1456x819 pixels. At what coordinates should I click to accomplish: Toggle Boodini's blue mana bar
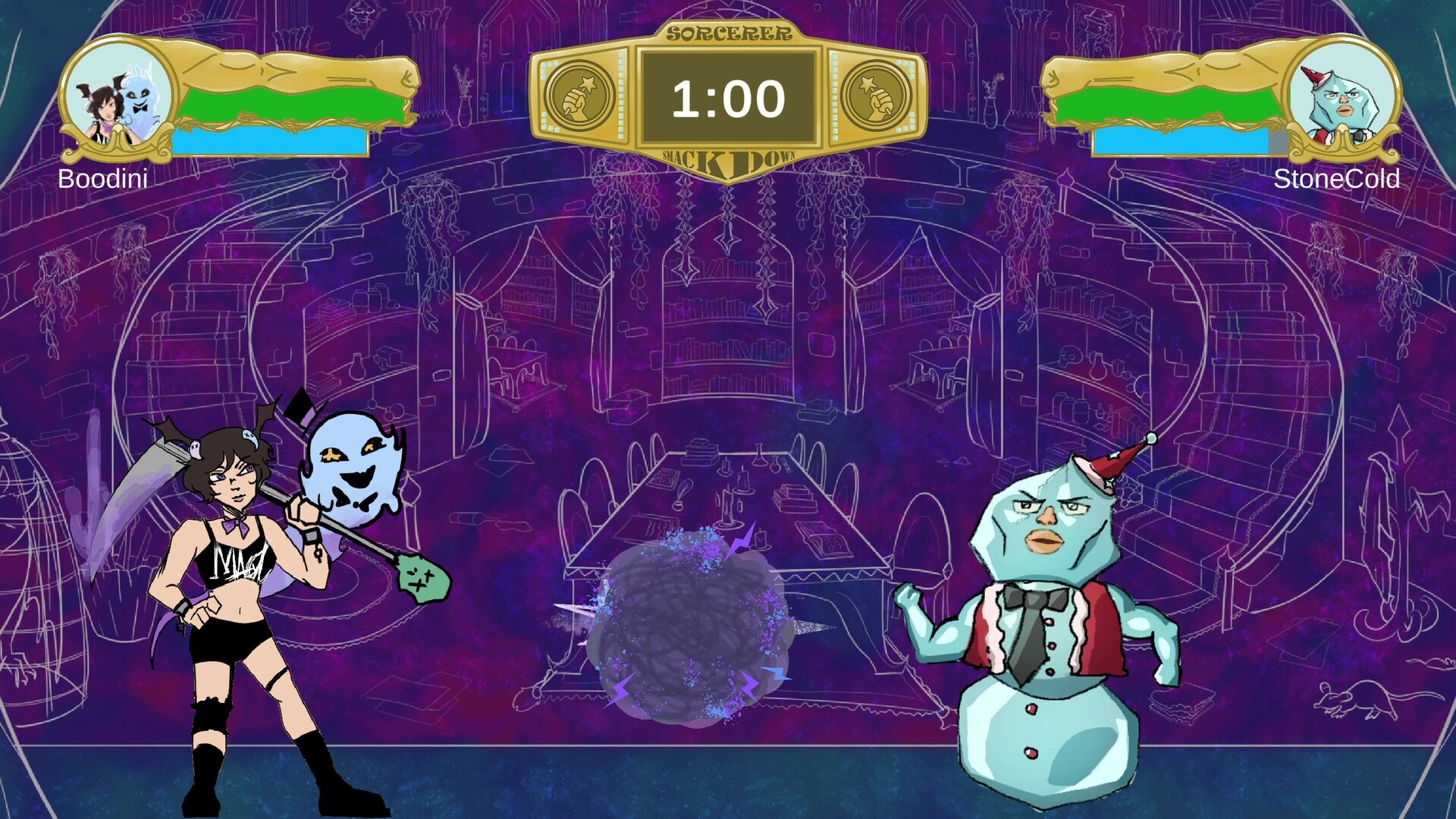pyautogui.click(x=269, y=140)
